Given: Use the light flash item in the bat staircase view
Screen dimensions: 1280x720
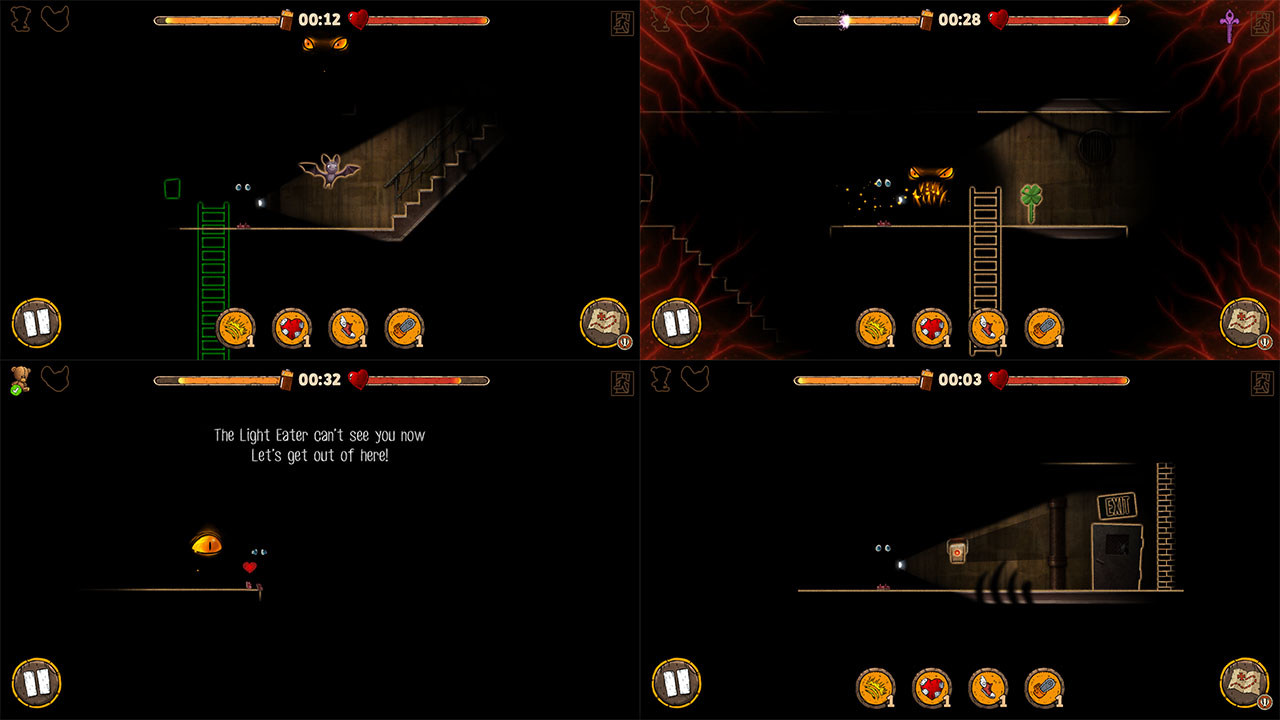Looking at the screenshot, I should (x=236, y=328).
